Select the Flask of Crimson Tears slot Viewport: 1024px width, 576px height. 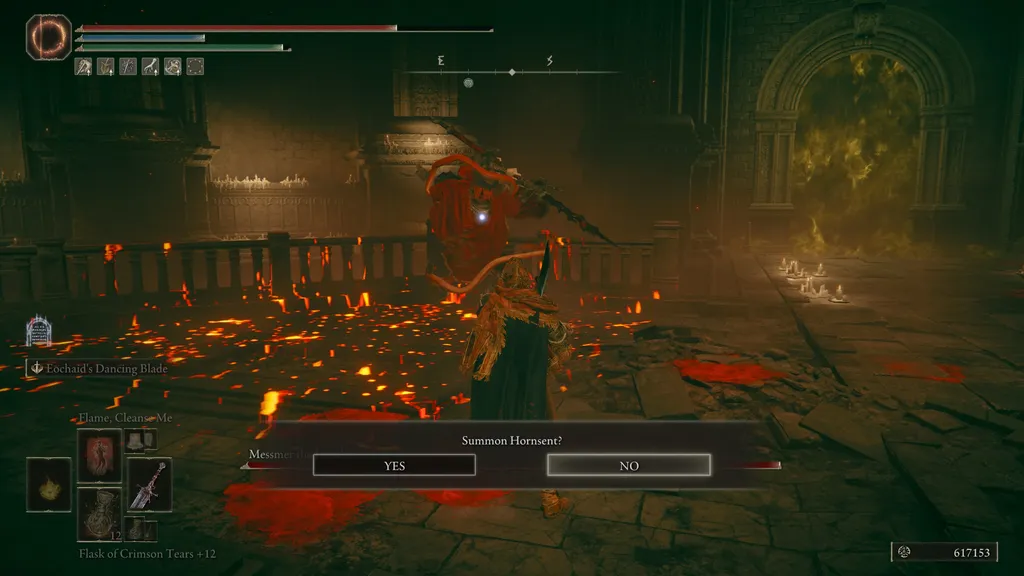[100, 514]
